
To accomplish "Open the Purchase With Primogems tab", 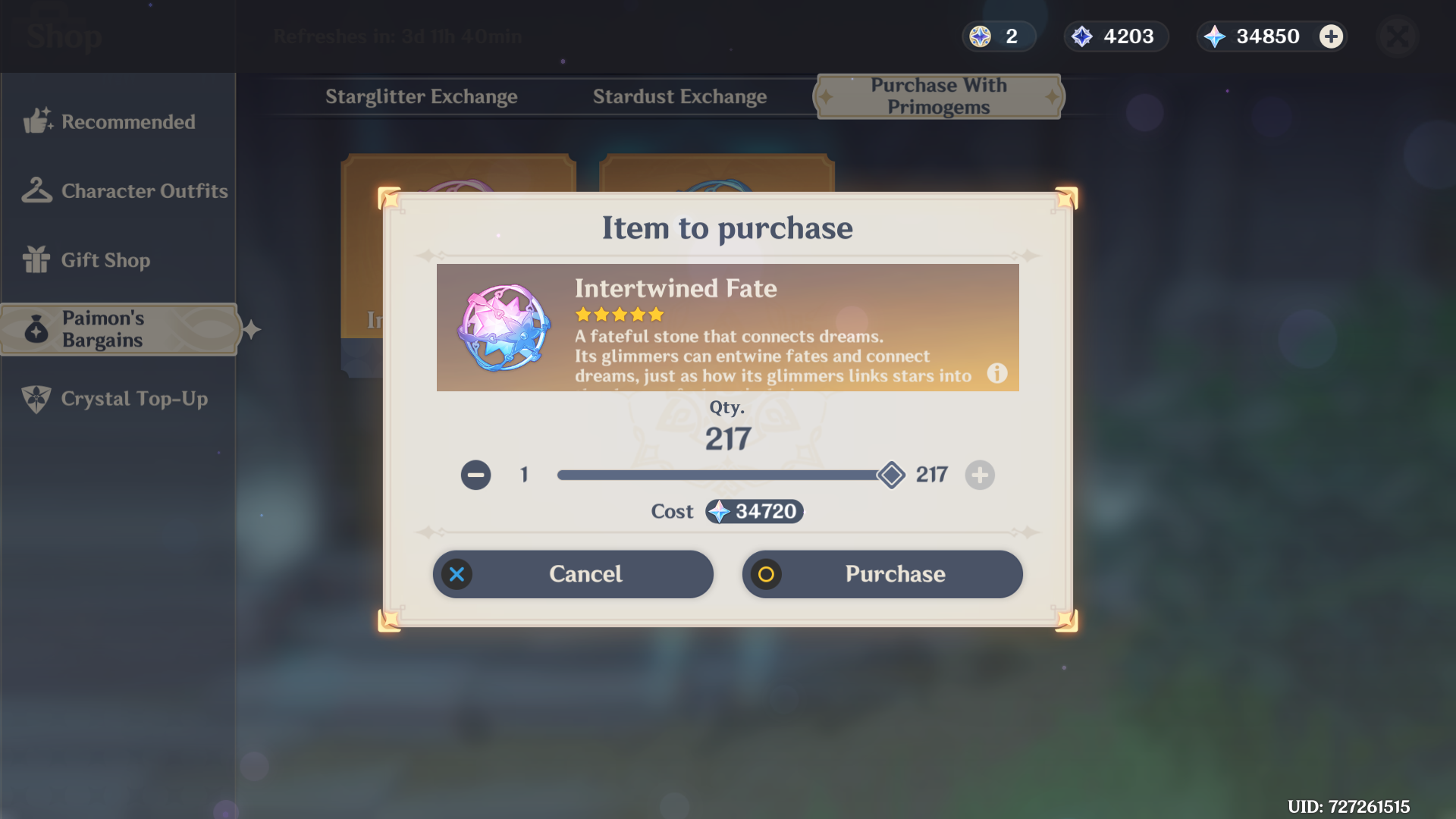I will pyautogui.click(x=938, y=96).
